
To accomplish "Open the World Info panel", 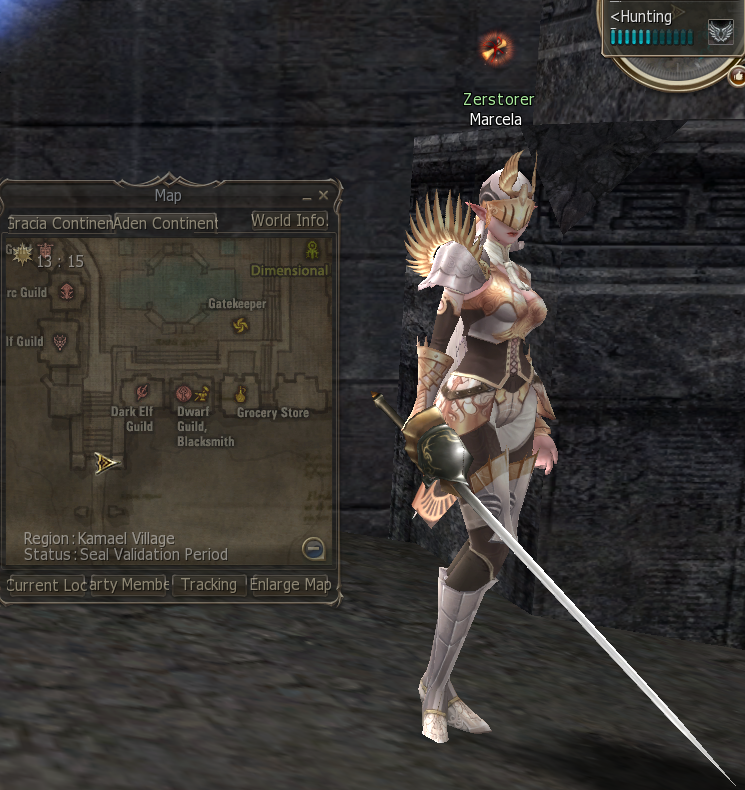I will (288, 220).
